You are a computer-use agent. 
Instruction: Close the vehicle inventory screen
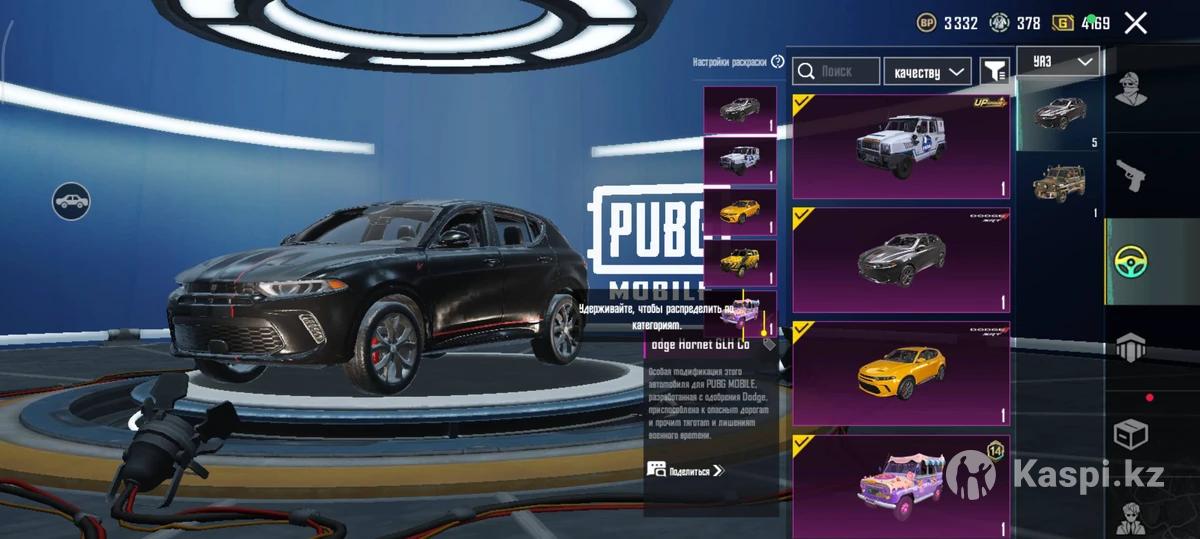click(1135, 23)
